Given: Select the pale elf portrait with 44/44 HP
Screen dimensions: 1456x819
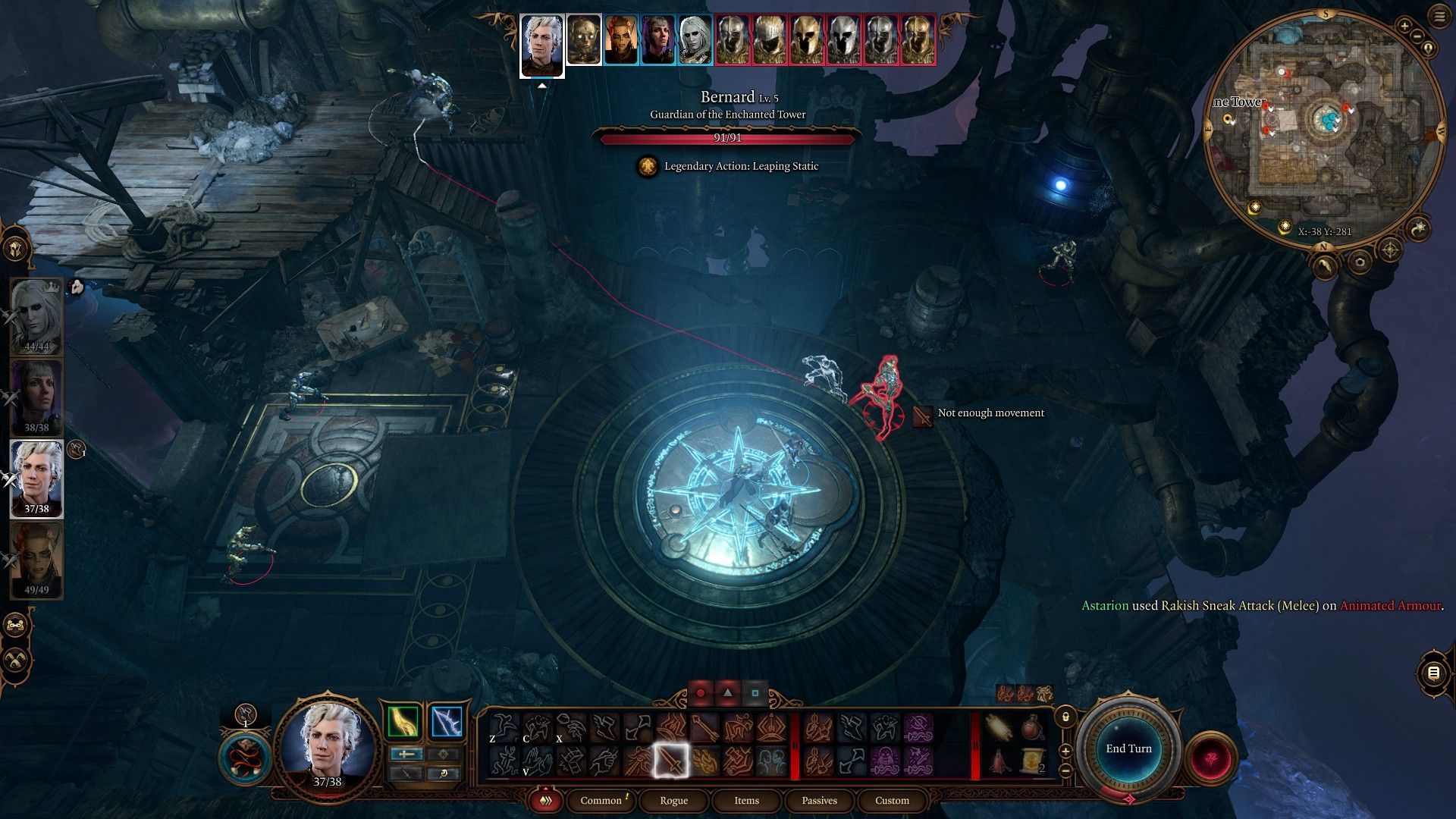Looking at the screenshot, I should pyautogui.click(x=36, y=315).
